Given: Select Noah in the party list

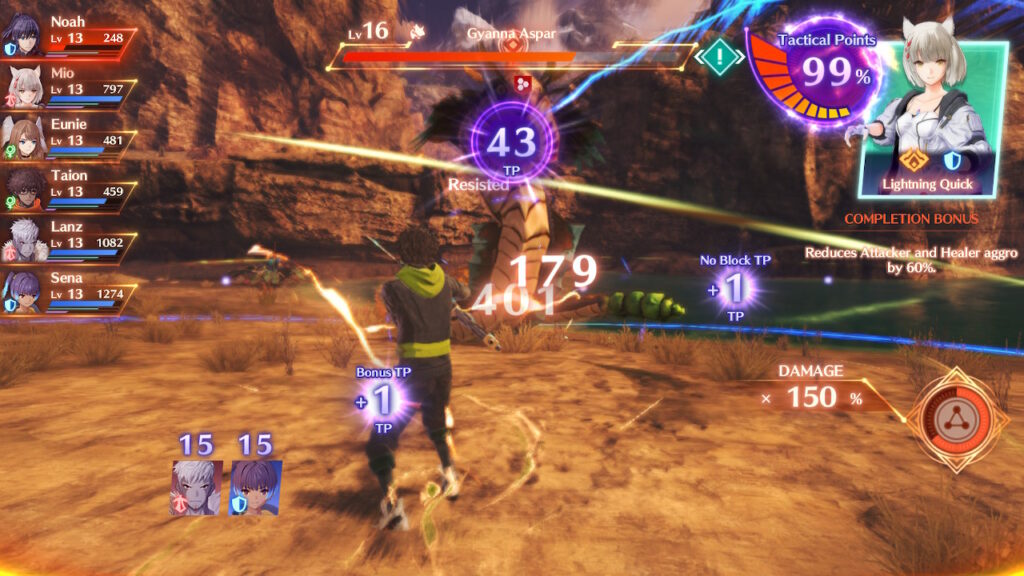Looking at the screenshot, I should [68, 31].
